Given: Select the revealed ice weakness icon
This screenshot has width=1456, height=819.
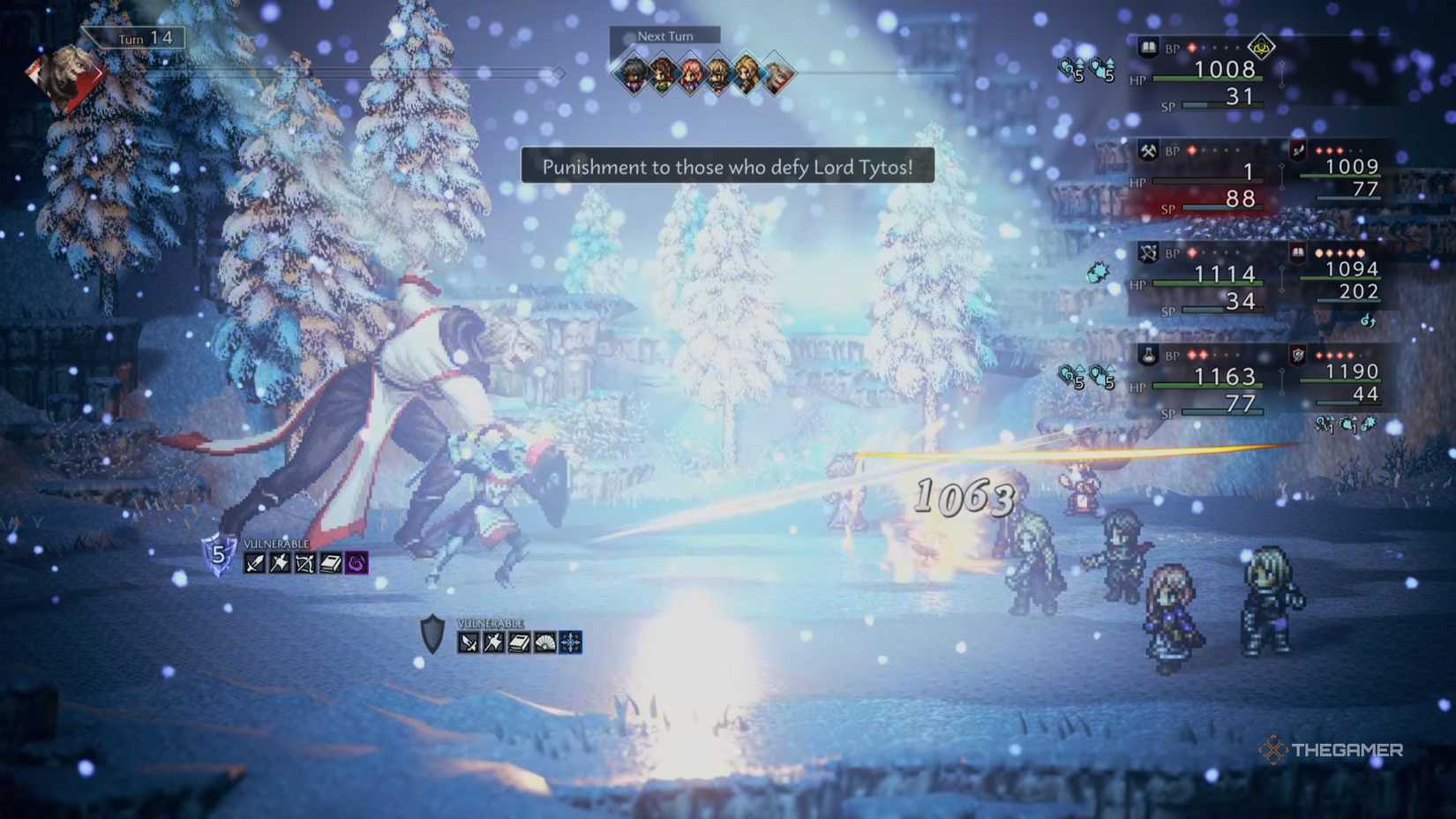Looking at the screenshot, I should click(x=570, y=643).
